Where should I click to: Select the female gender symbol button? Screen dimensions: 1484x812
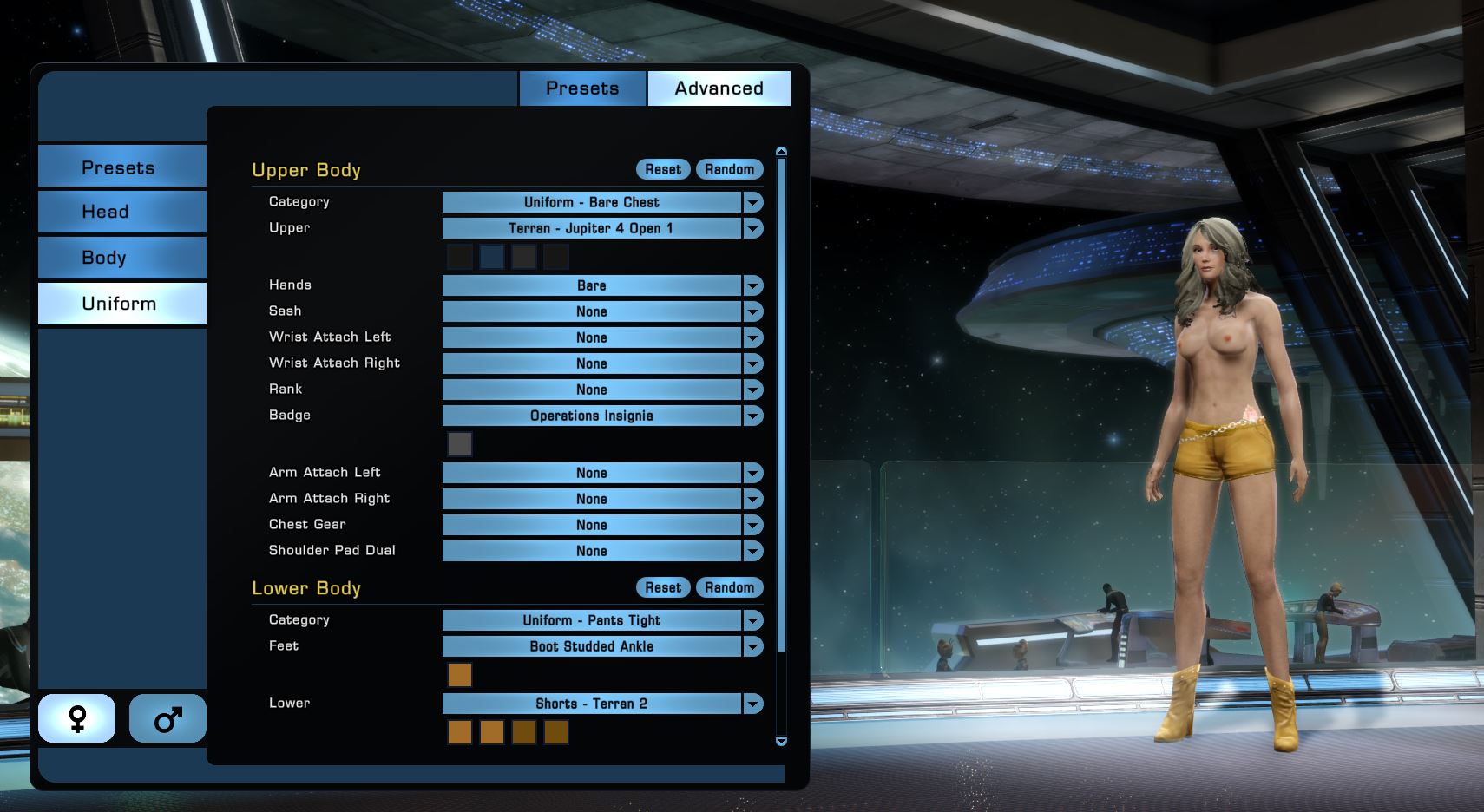click(77, 718)
